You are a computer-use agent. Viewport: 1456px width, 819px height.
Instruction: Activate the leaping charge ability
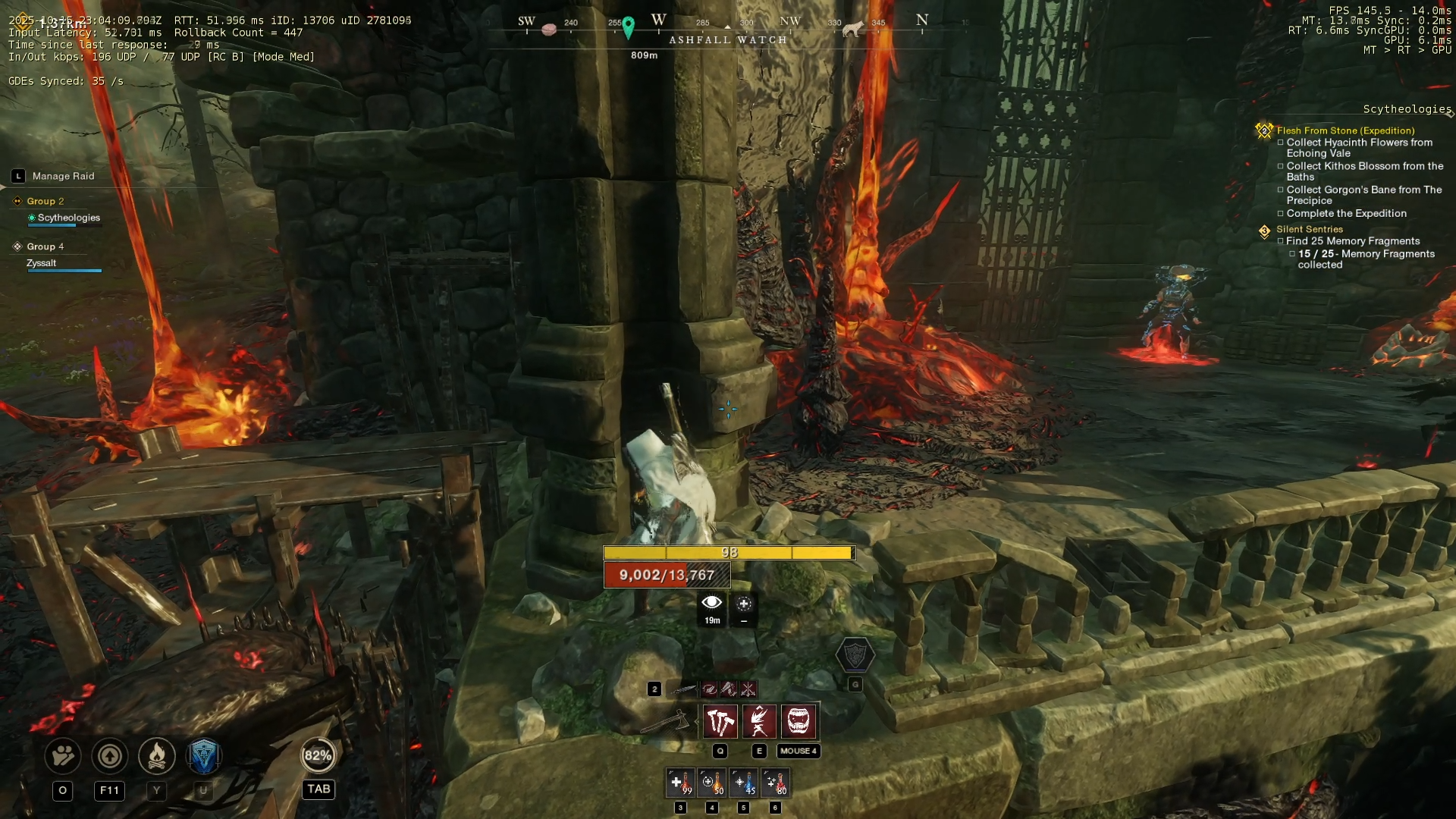point(759,721)
